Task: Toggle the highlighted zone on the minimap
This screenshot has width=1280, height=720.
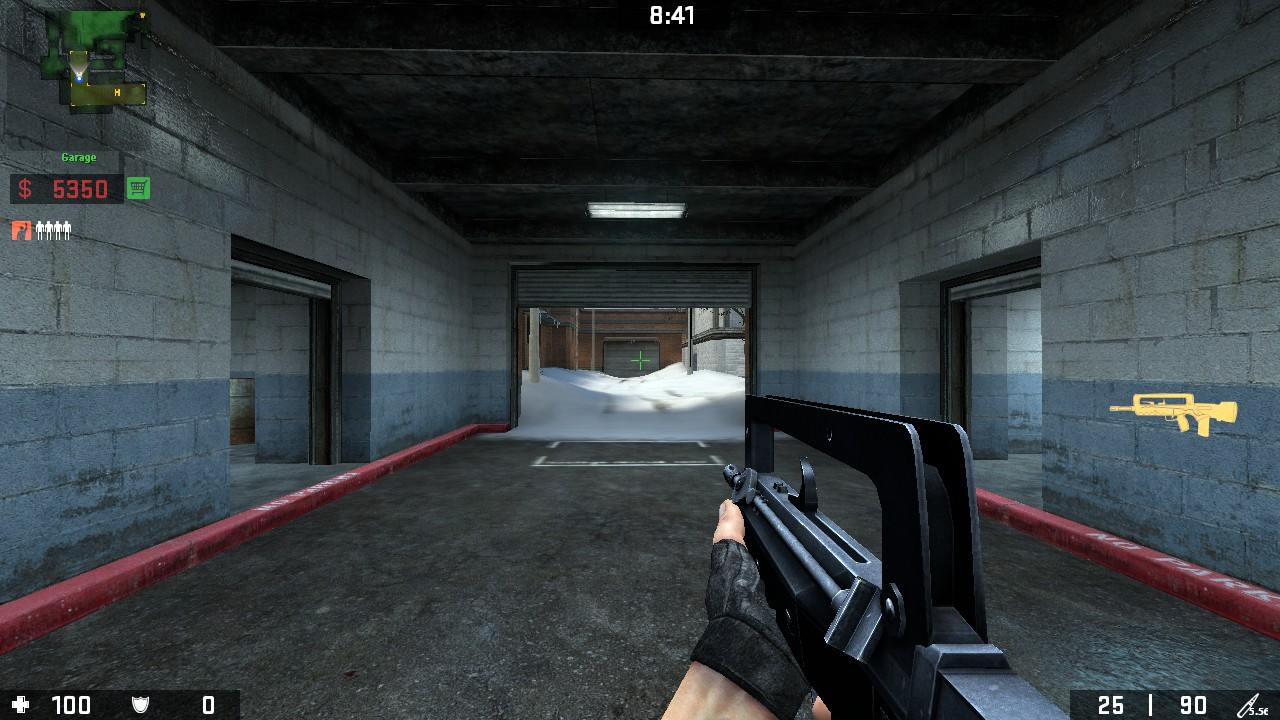Action: [x=107, y=94]
